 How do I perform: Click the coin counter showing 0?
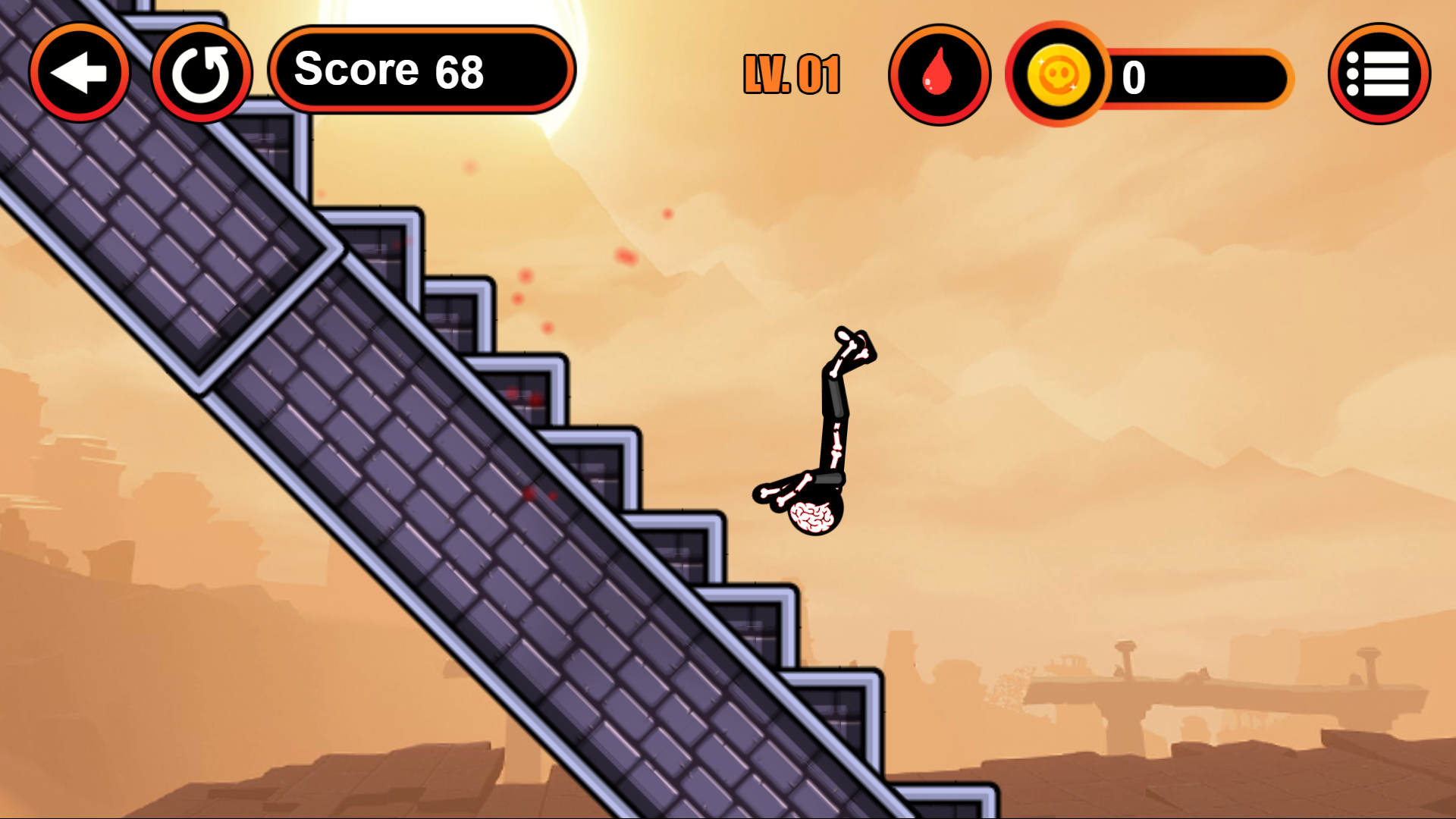(x=1133, y=75)
